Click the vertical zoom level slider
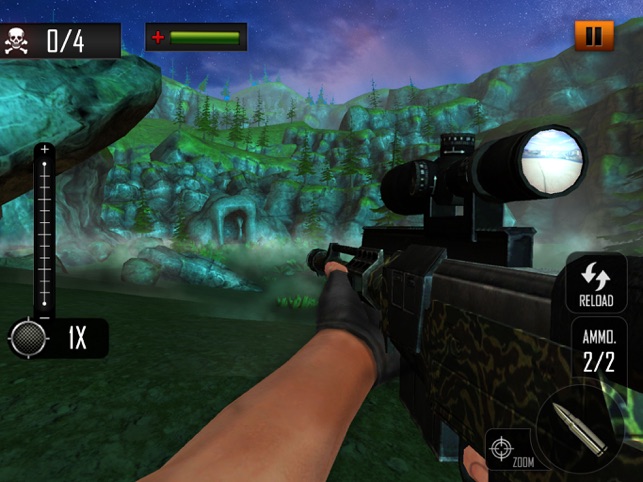The height and width of the screenshot is (482, 643). point(44,230)
